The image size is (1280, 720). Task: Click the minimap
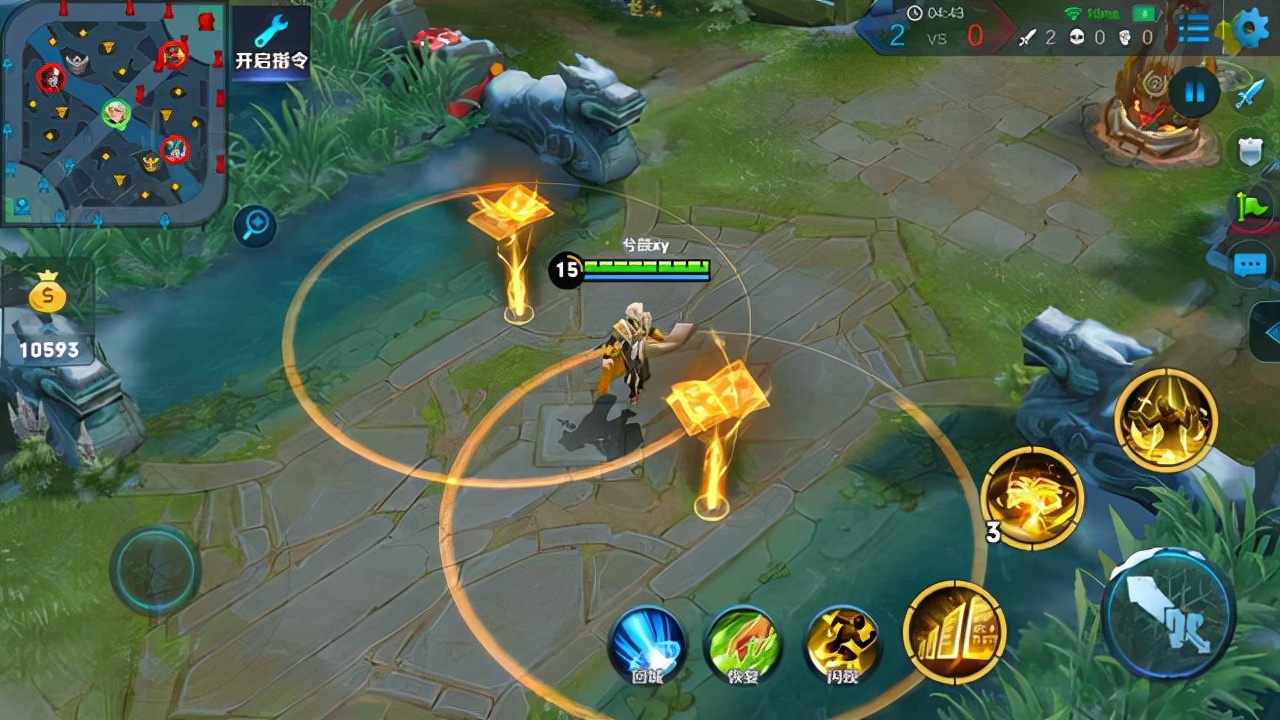pyautogui.click(x=113, y=112)
